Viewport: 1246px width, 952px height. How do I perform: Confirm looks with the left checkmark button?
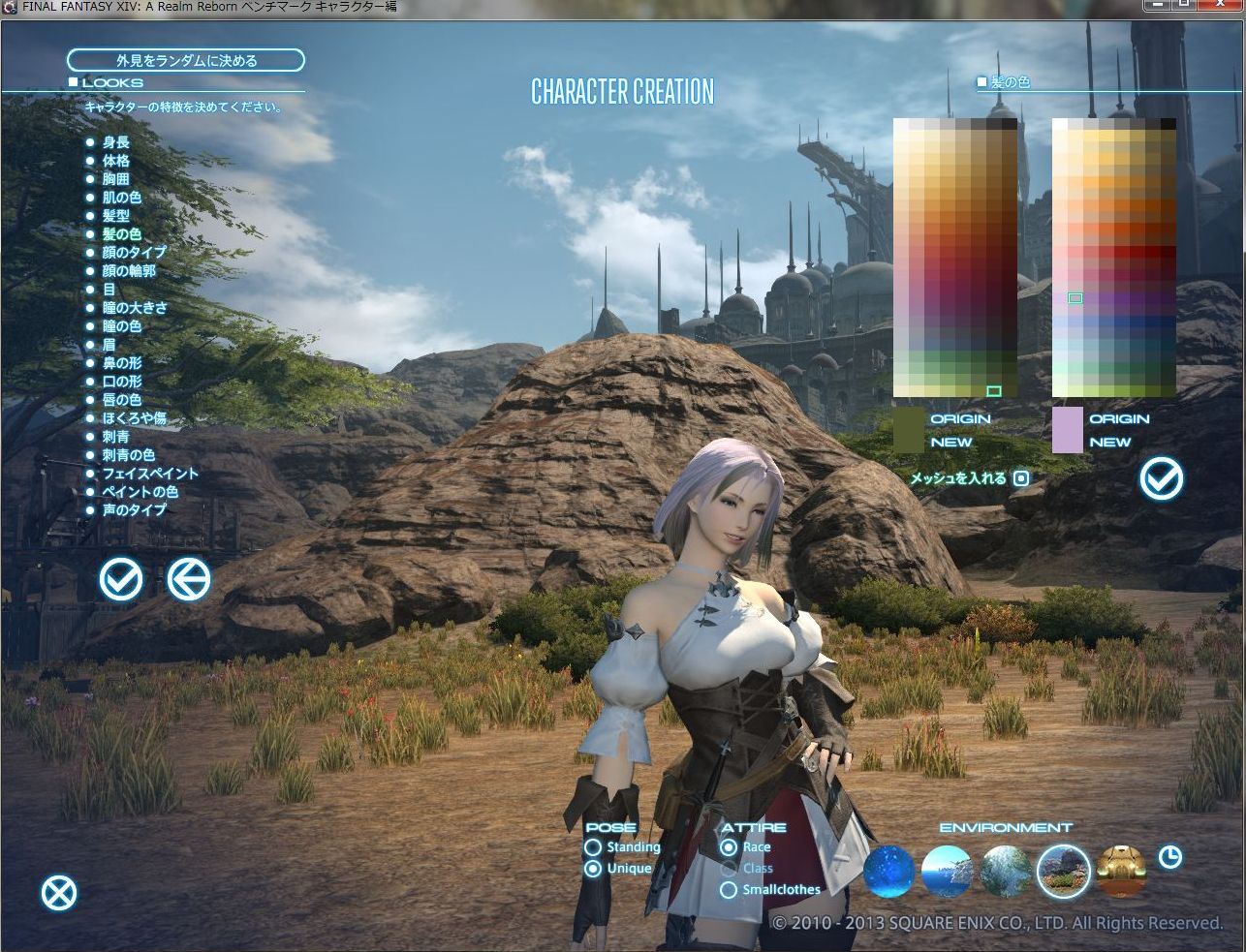click(121, 580)
